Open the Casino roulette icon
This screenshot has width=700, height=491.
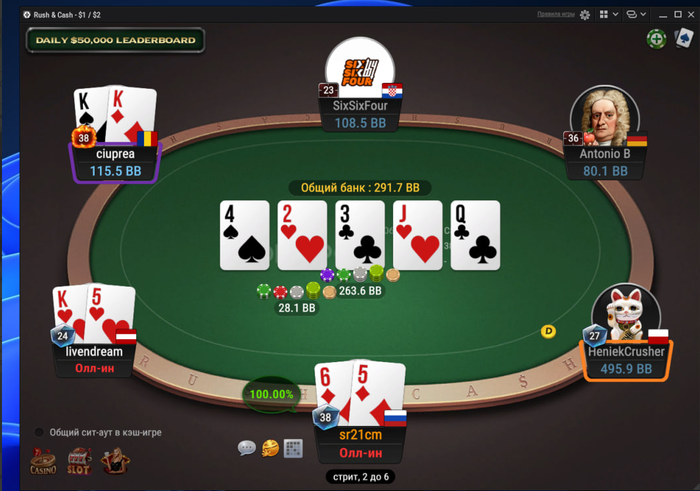tap(43, 462)
